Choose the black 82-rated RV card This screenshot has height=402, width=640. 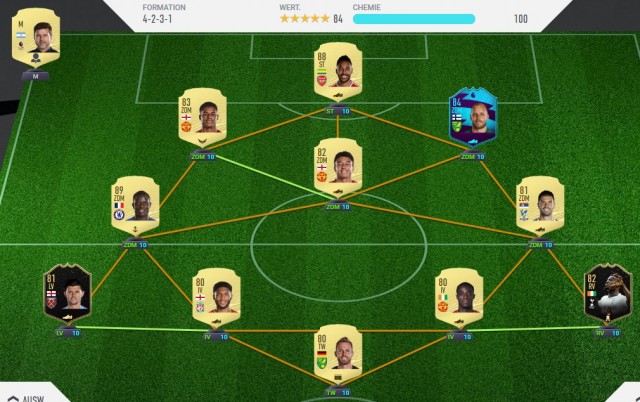(x=605, y=293)
